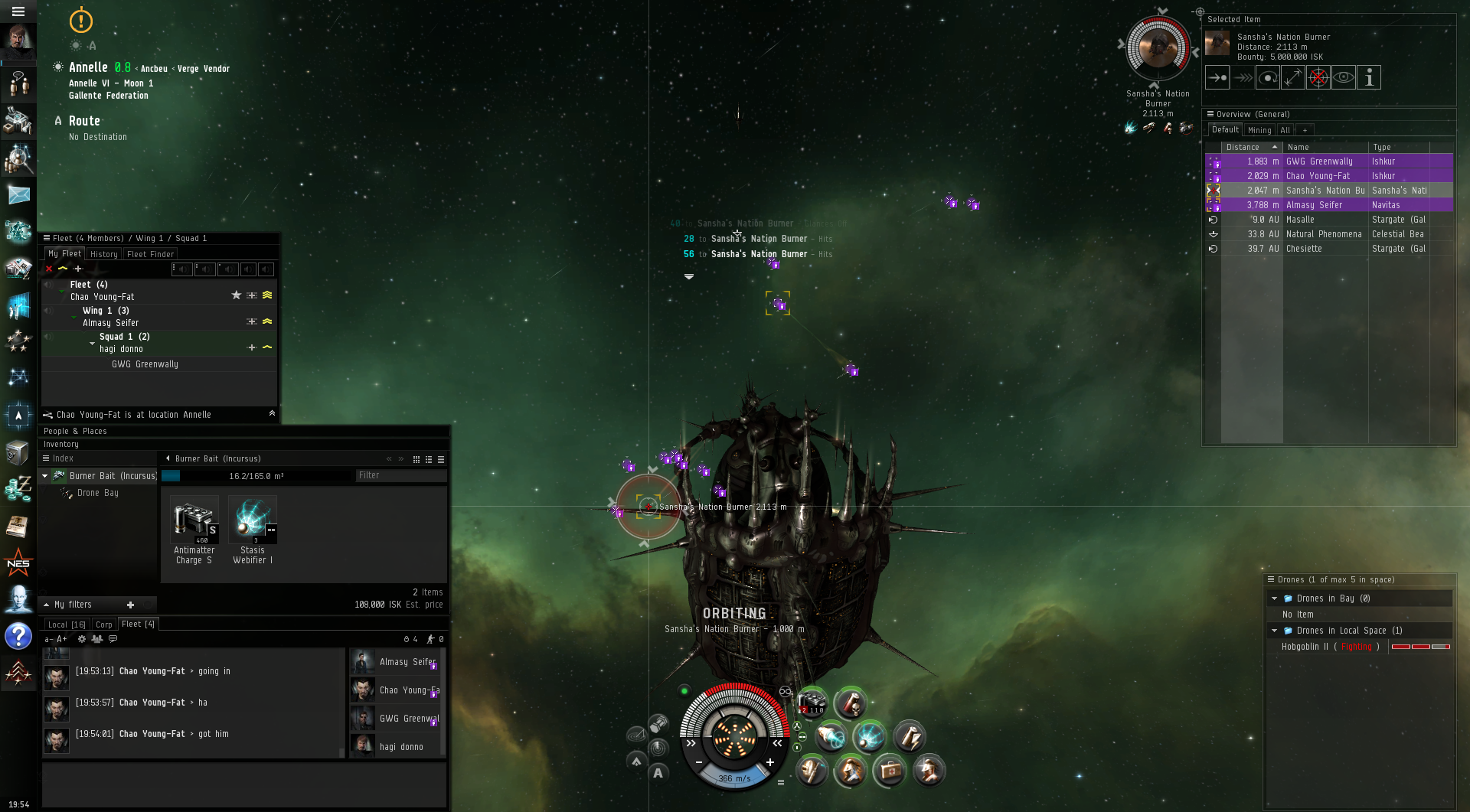This screenshot has width=1470, height=812.
Task: Open the Help question mark icon
Action: coord(18,636)
